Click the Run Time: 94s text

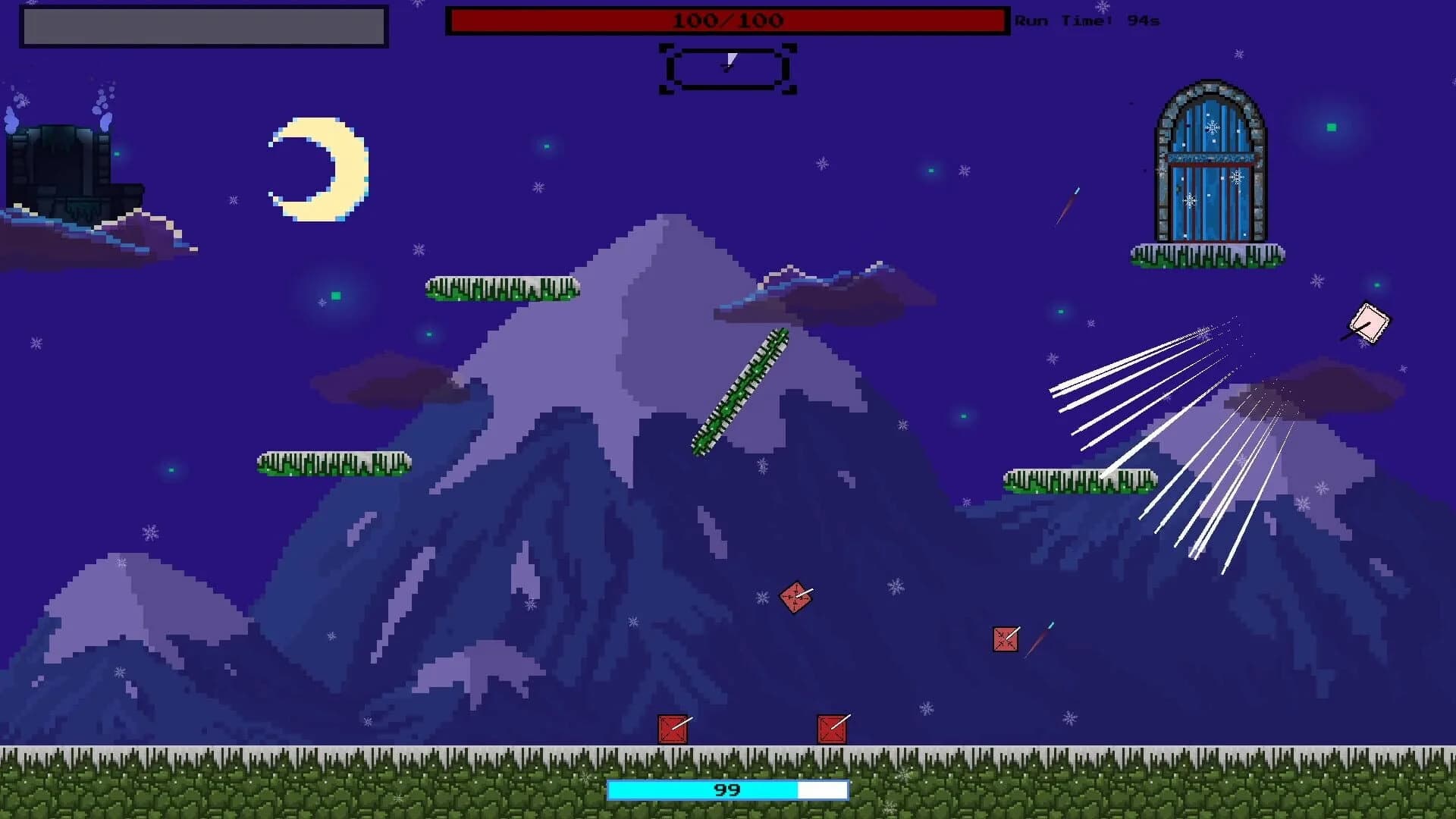point(1084,20)
